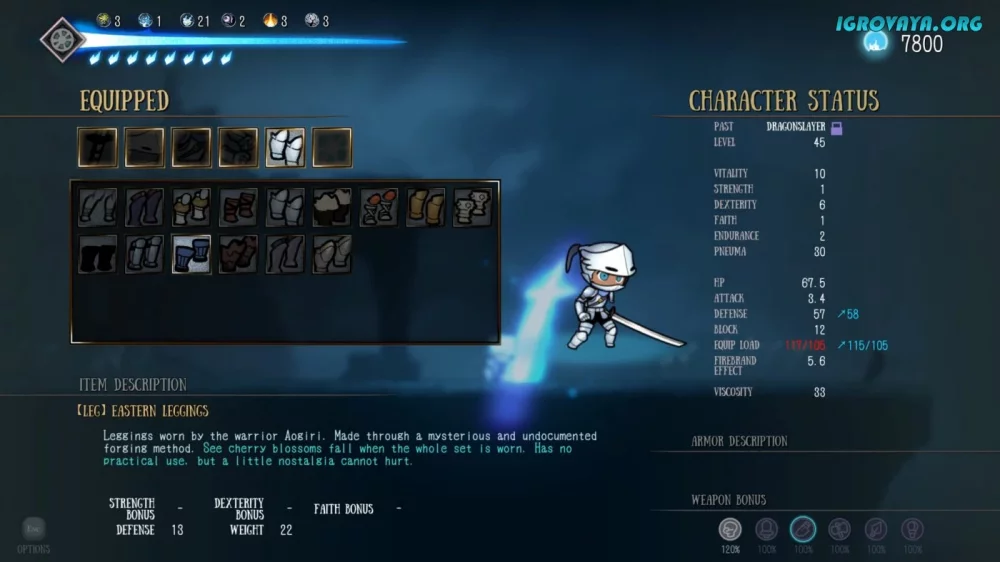Select the highlighted blue Eastern Leggings slot
Screen dimensions: 1000x562
pyautogui.click(x=191, y=254)
